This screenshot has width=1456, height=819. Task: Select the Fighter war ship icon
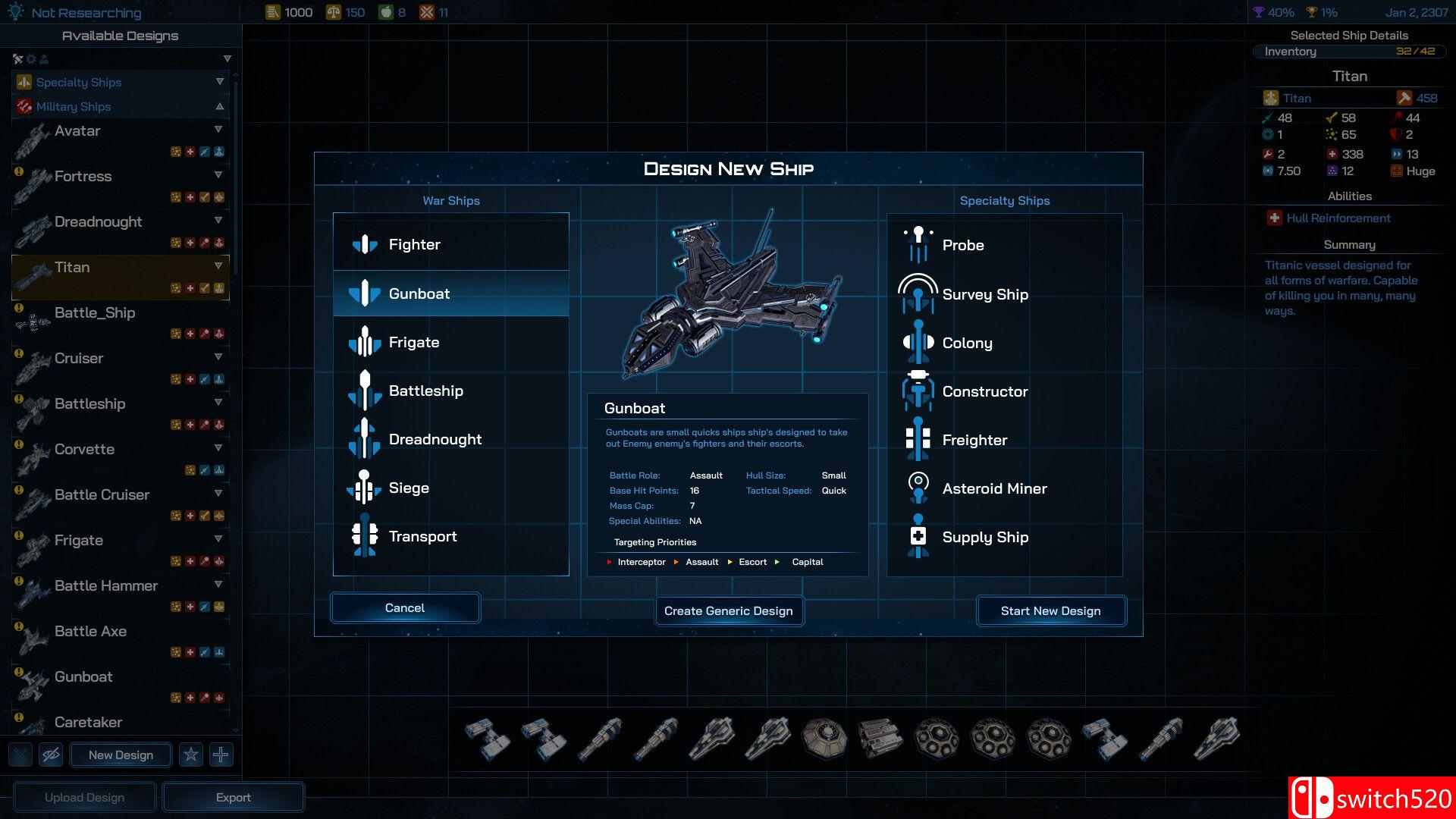click(366, 243)
